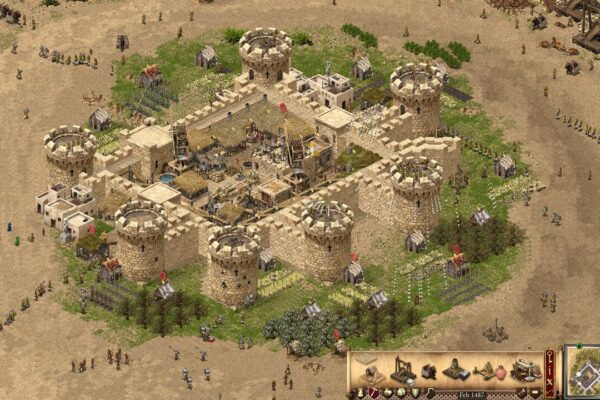Open the house town buildings category

coord(401,393)
